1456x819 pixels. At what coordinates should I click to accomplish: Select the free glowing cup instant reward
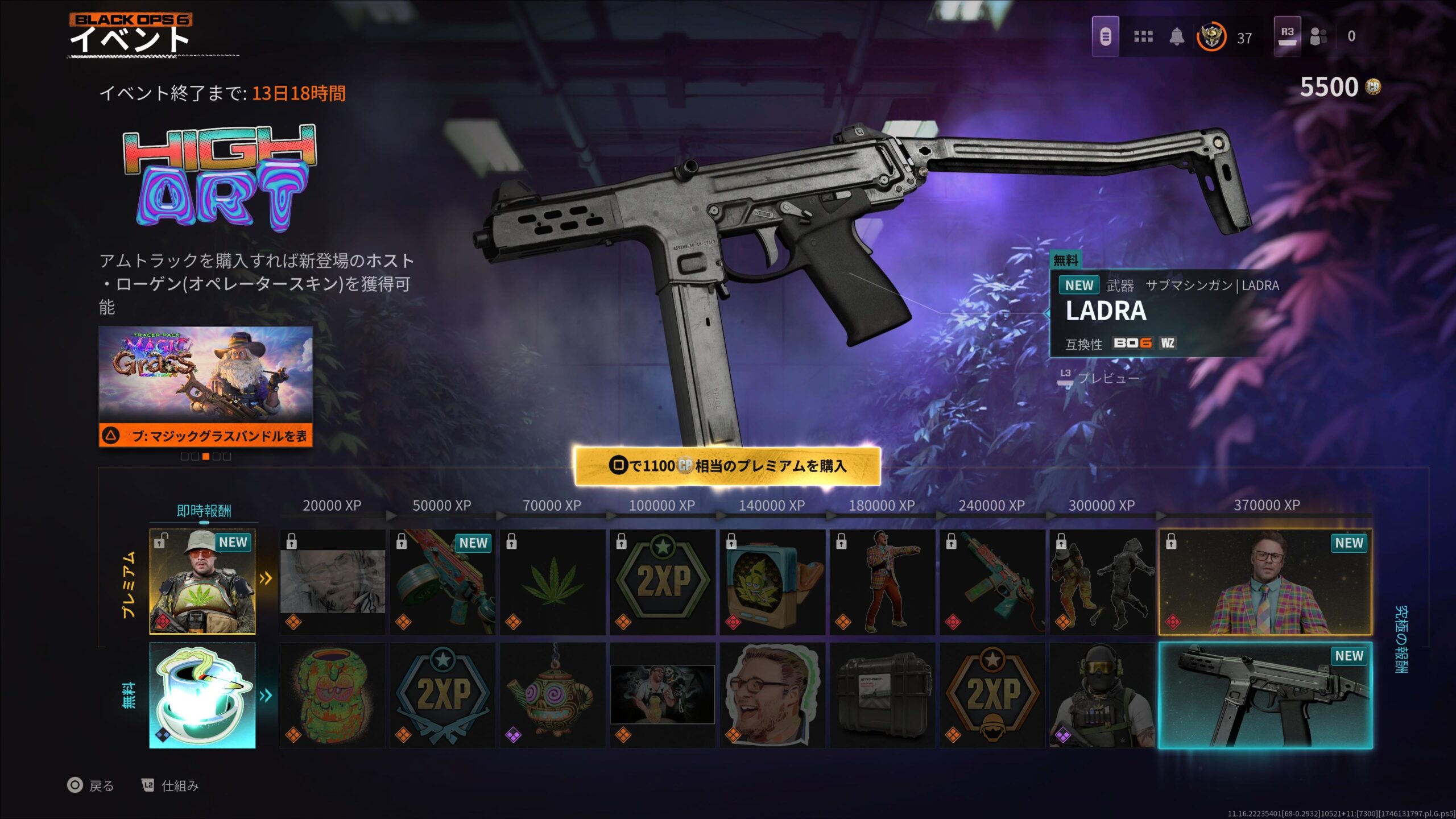[x=202, y=695]
